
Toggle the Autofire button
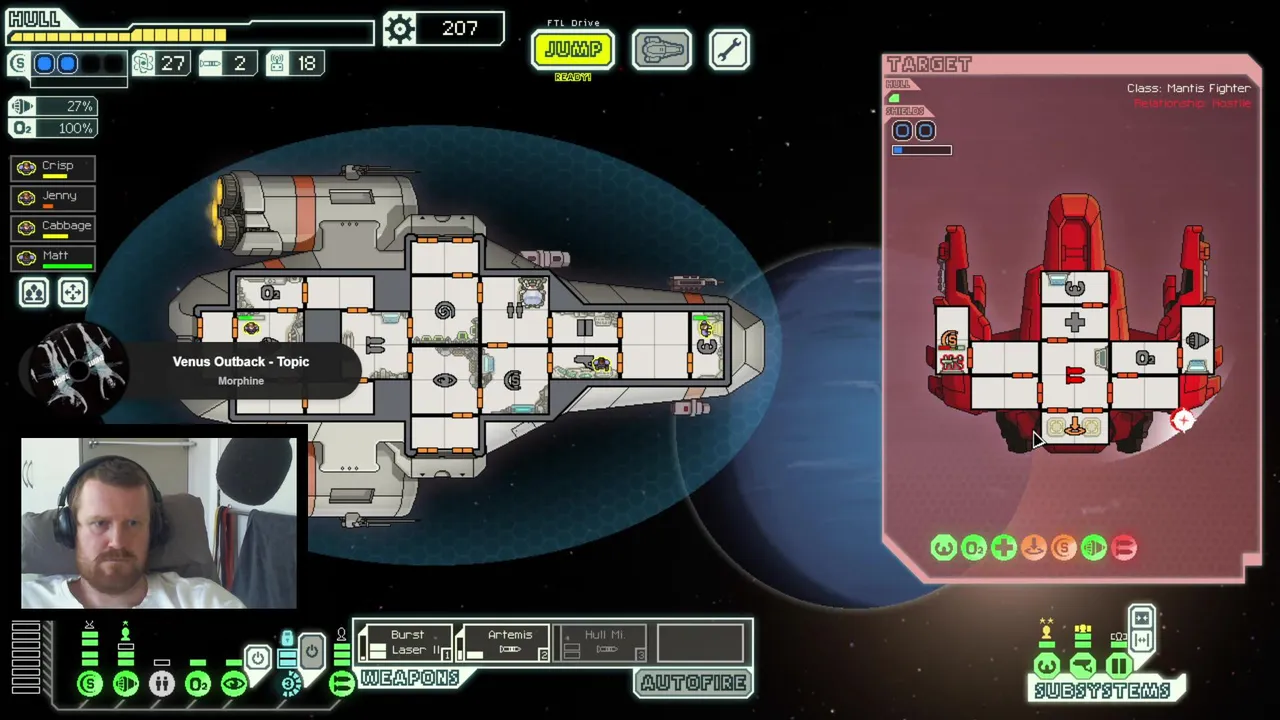(x=693, y=683)
